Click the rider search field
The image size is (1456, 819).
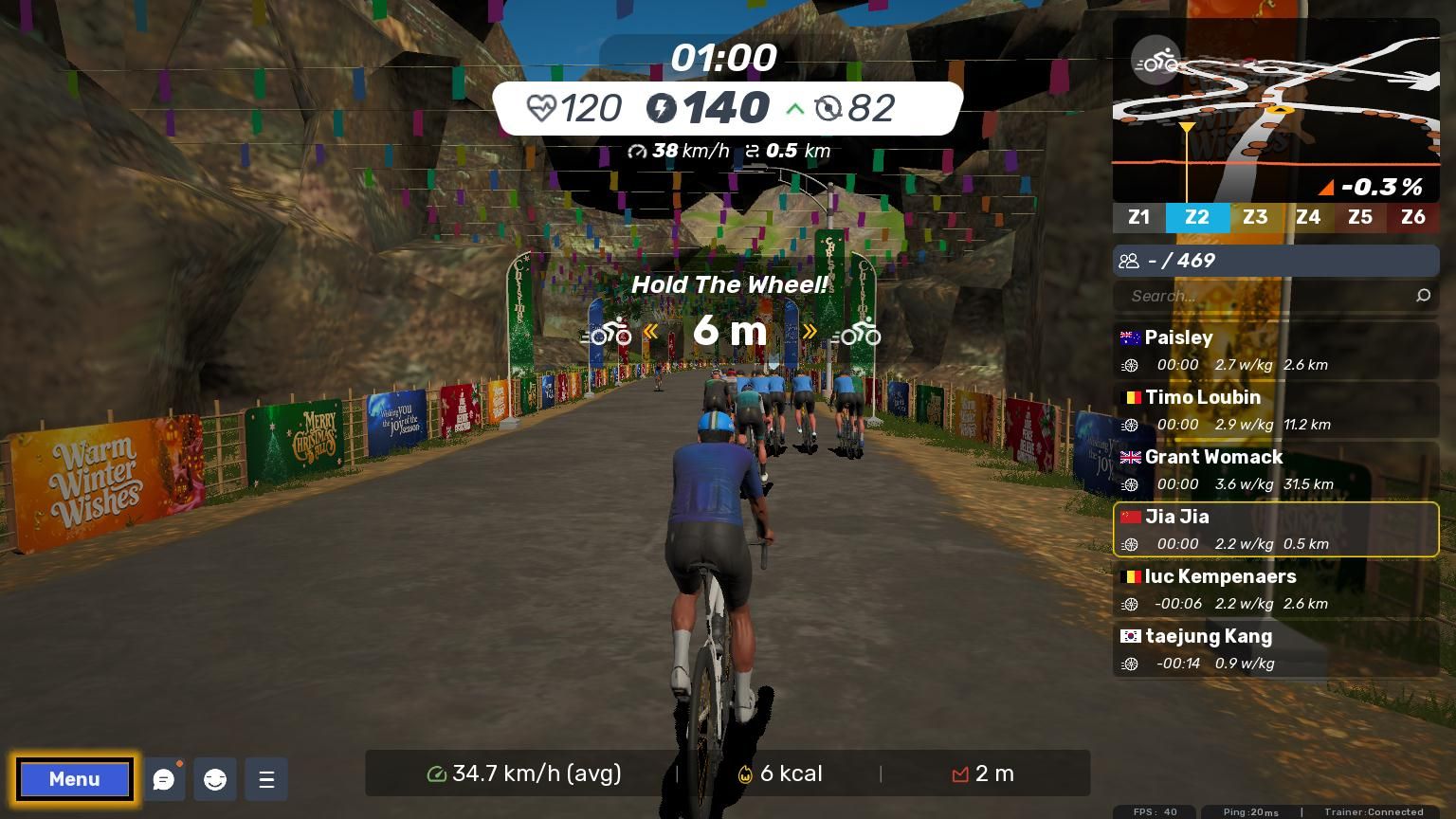click(1265, 296)
